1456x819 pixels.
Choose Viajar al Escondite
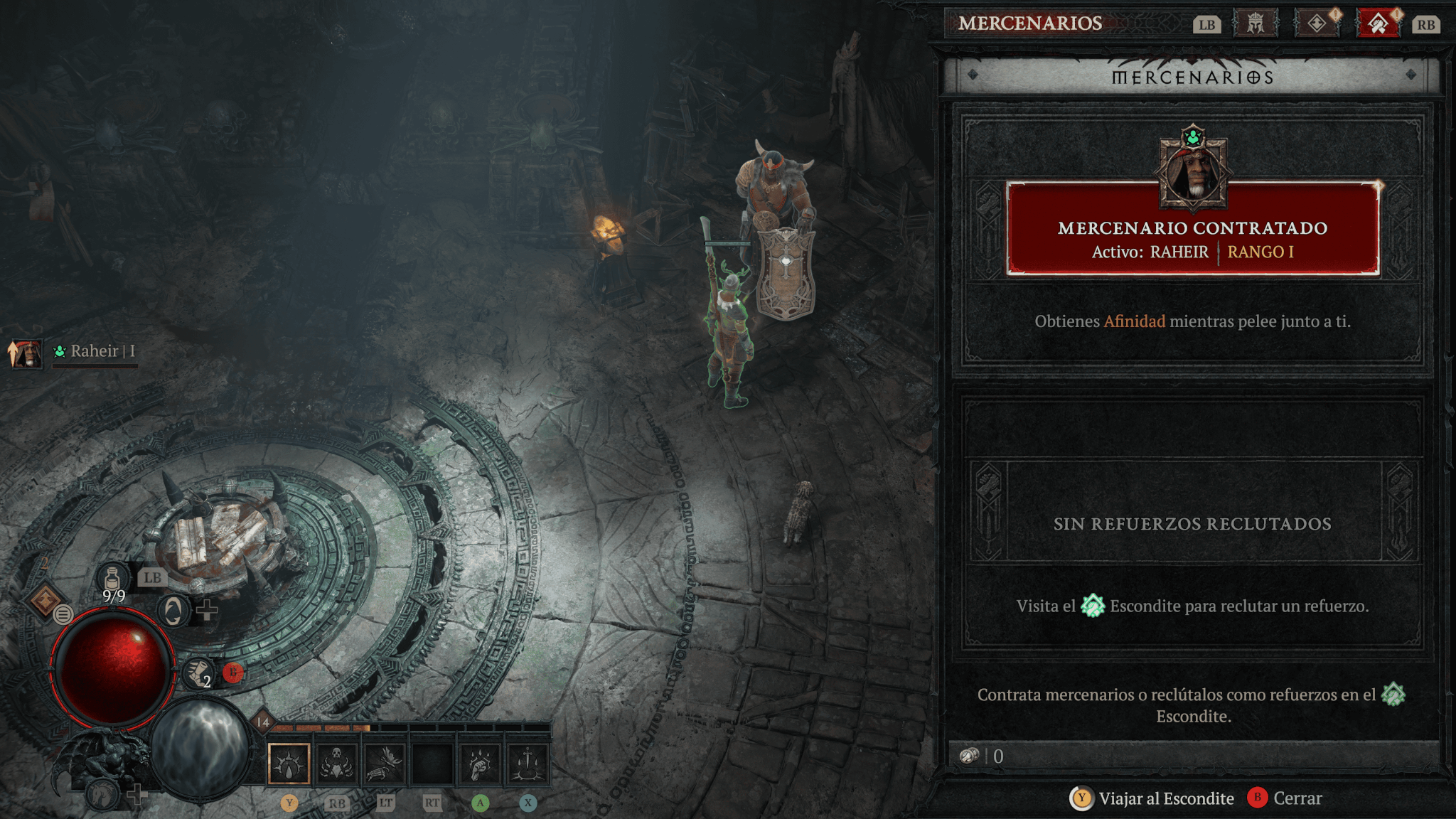point(1153,798)
